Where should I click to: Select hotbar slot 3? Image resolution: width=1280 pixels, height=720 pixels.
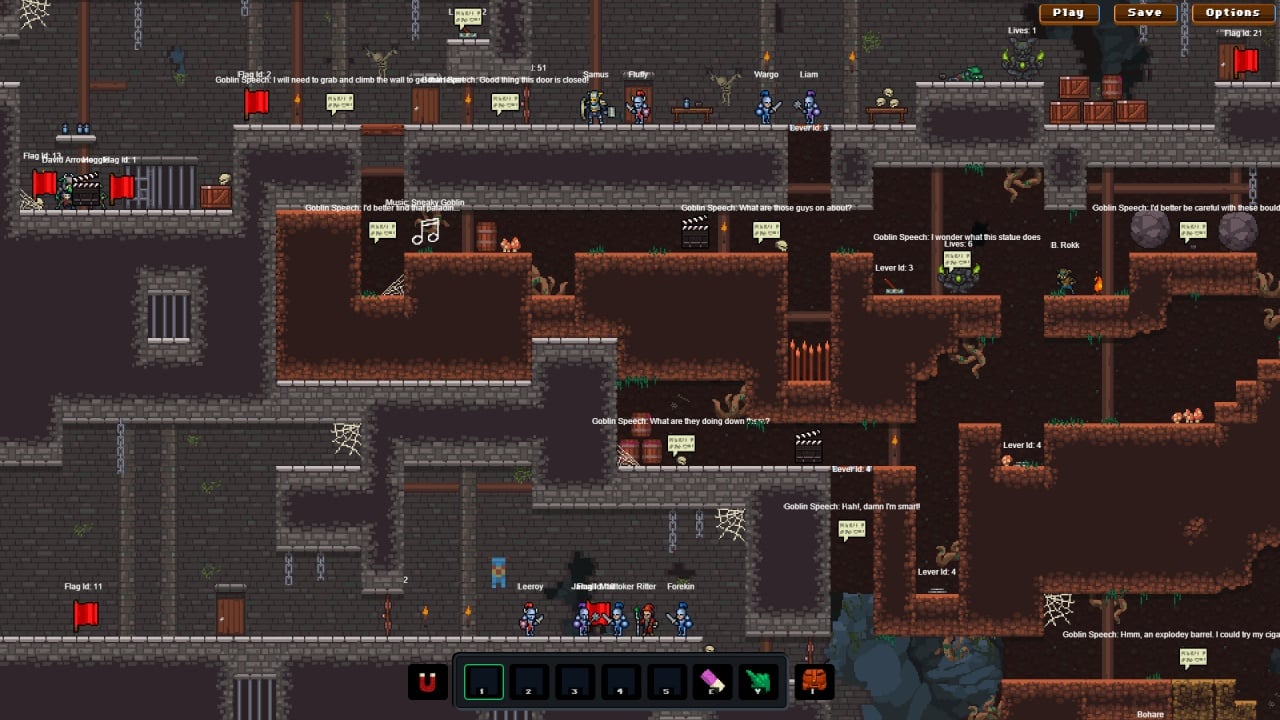coord(575,682)
